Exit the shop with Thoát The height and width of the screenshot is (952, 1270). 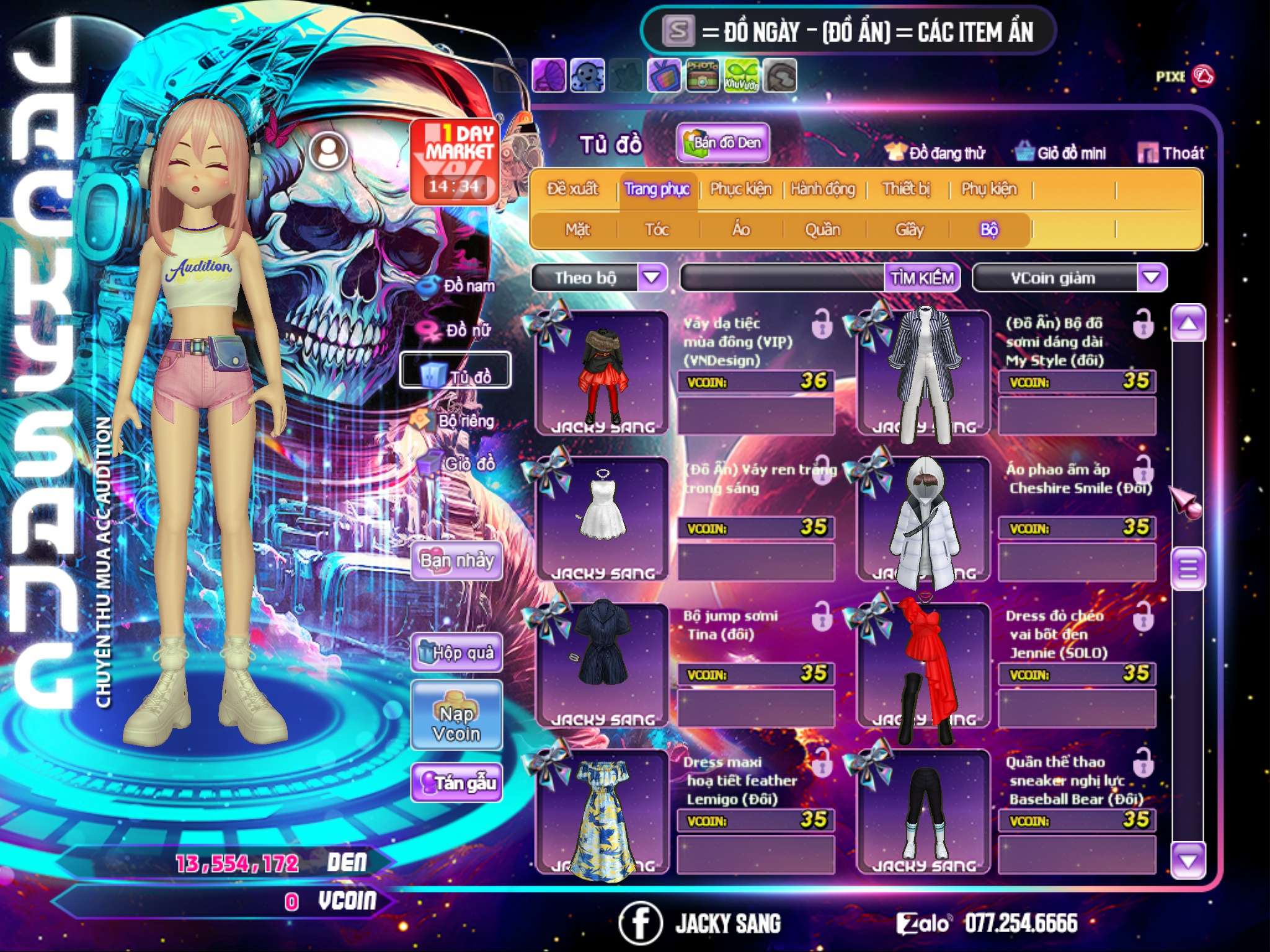point(1172,153)
